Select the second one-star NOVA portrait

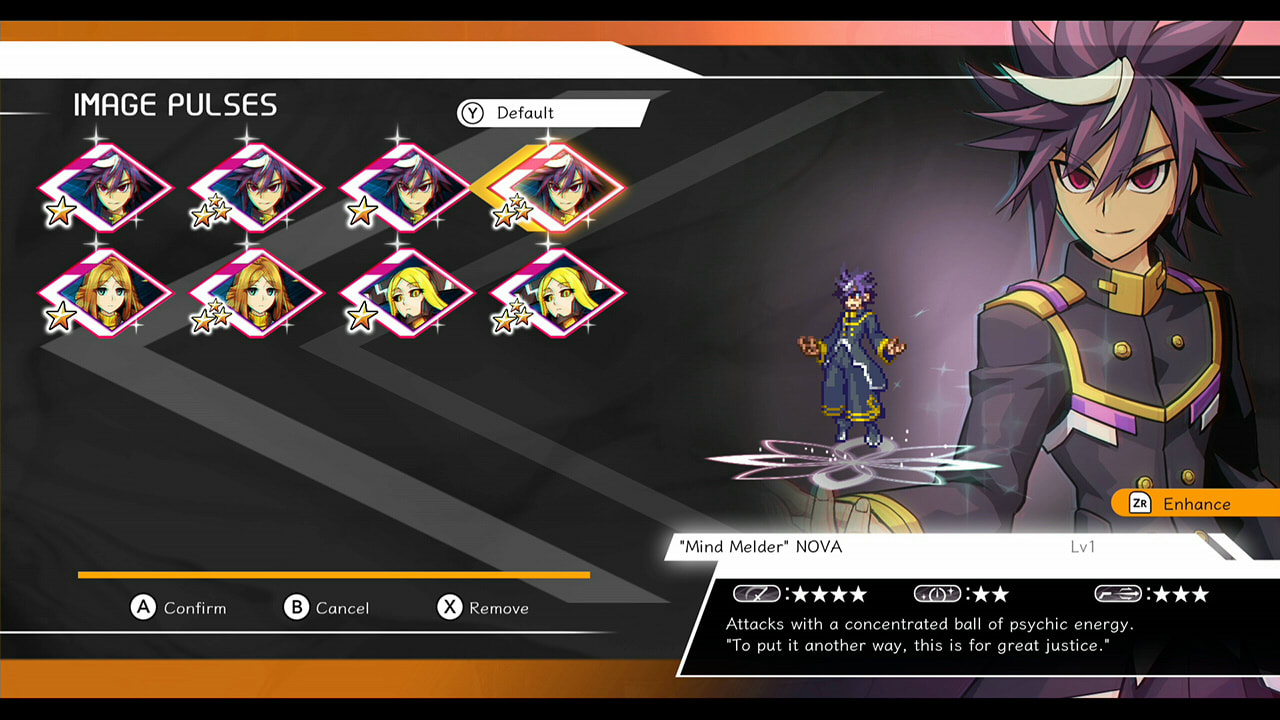(405, 190)
